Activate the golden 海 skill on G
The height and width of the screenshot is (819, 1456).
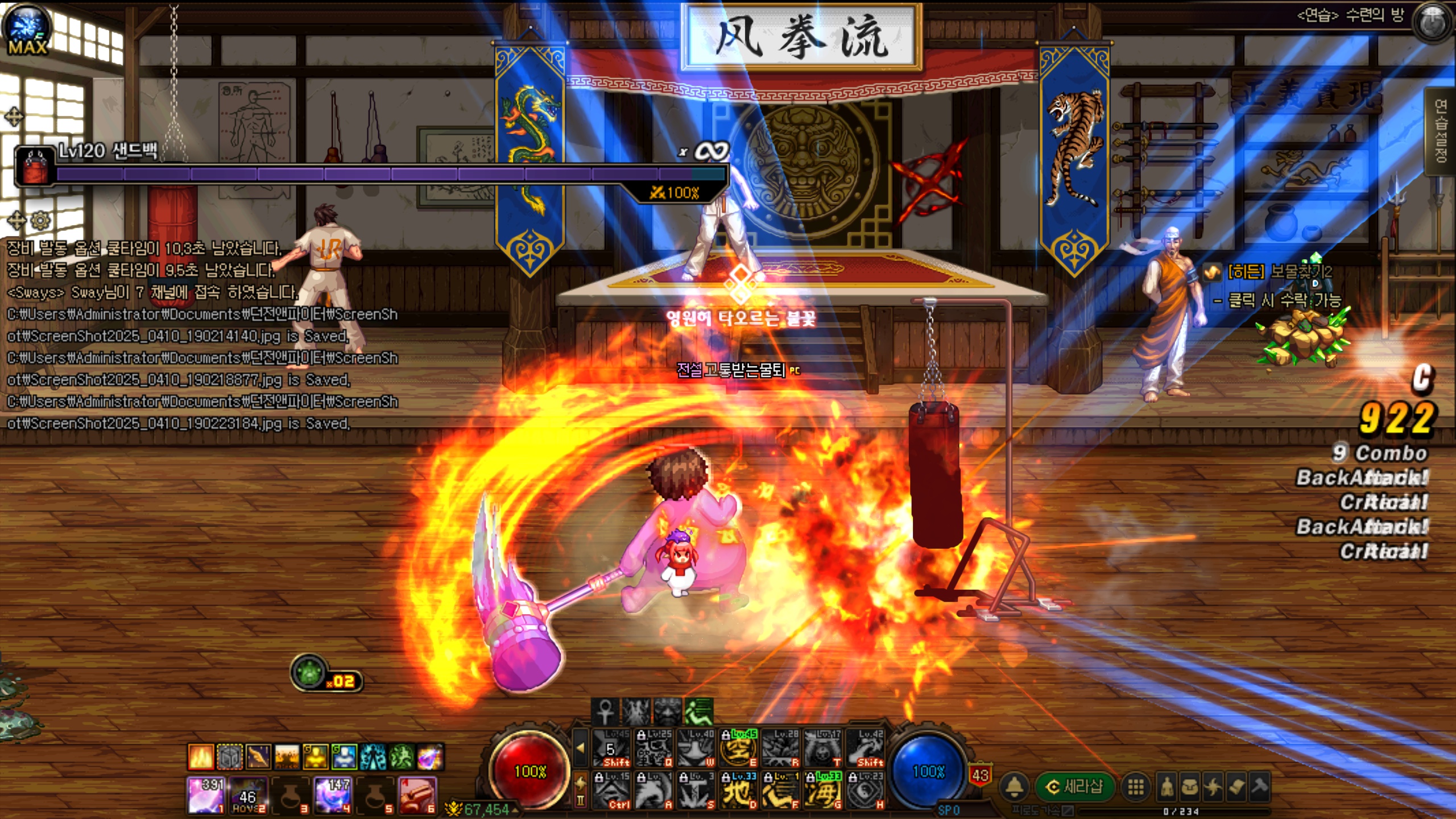pyautogui.click(x=822, y=791)
